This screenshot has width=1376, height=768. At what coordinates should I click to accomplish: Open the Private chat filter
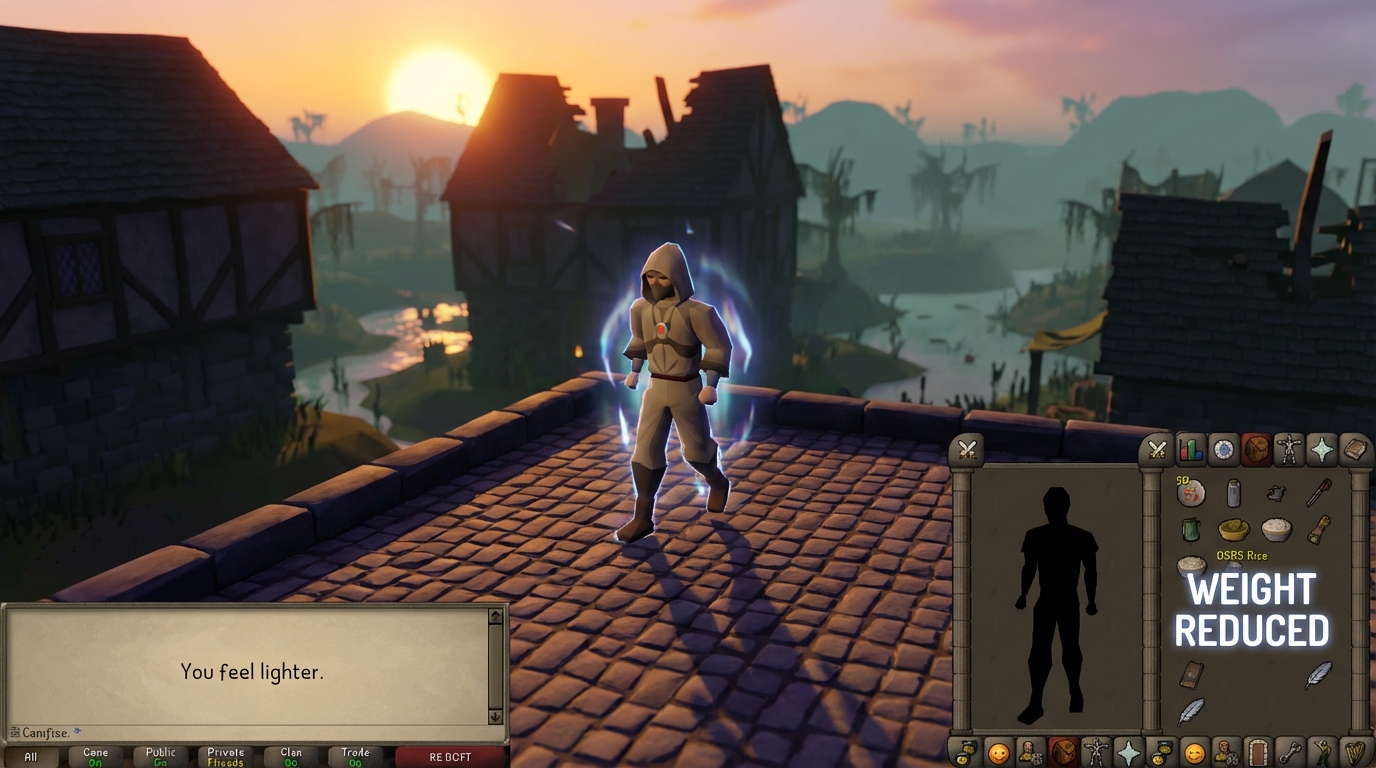pyautogui.click(x=225, y=757)
